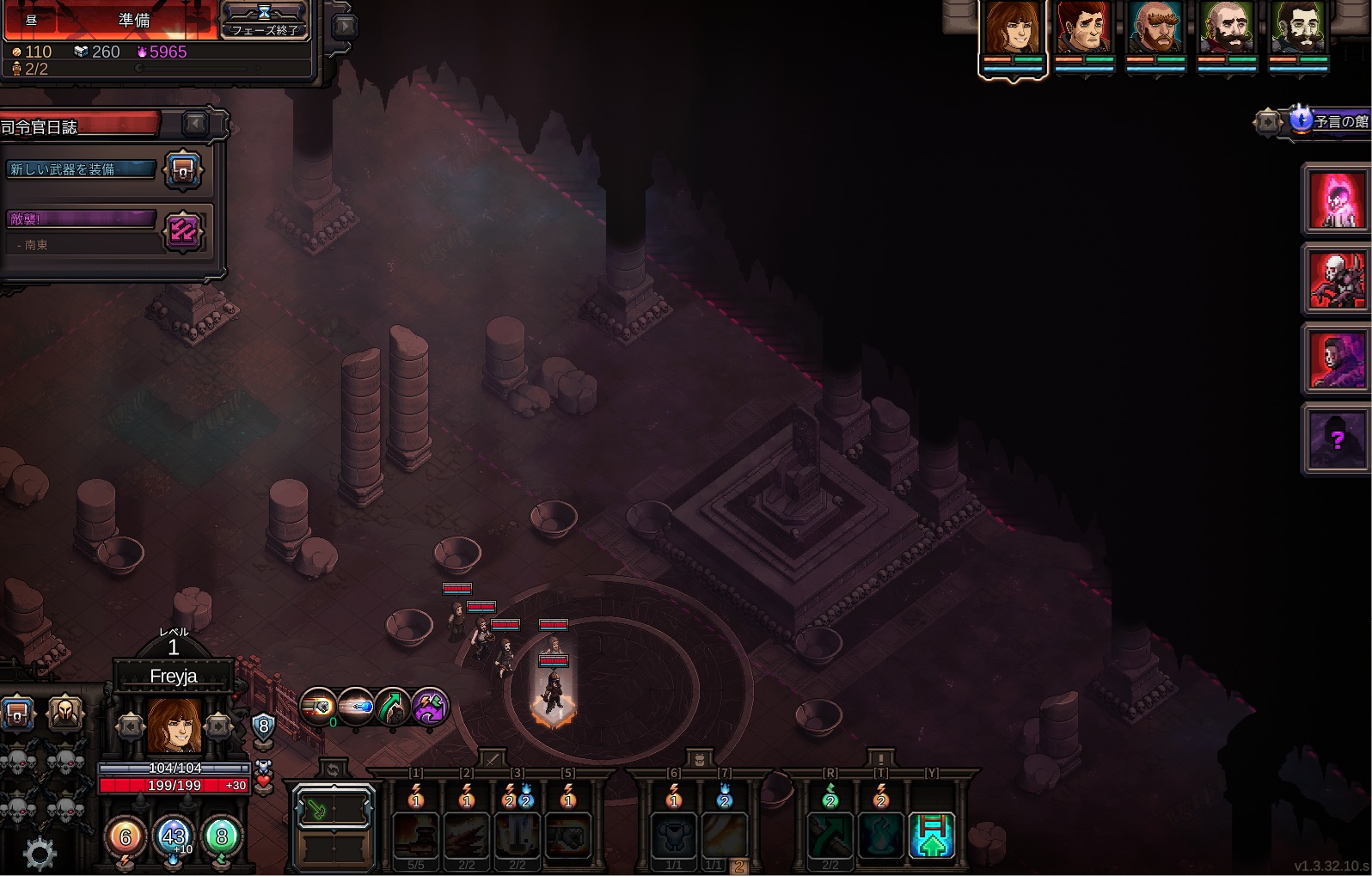This screenshot has width=1372, height=876.
Task: Activate the green ladder arrow skill
Action: pos(932,836)
